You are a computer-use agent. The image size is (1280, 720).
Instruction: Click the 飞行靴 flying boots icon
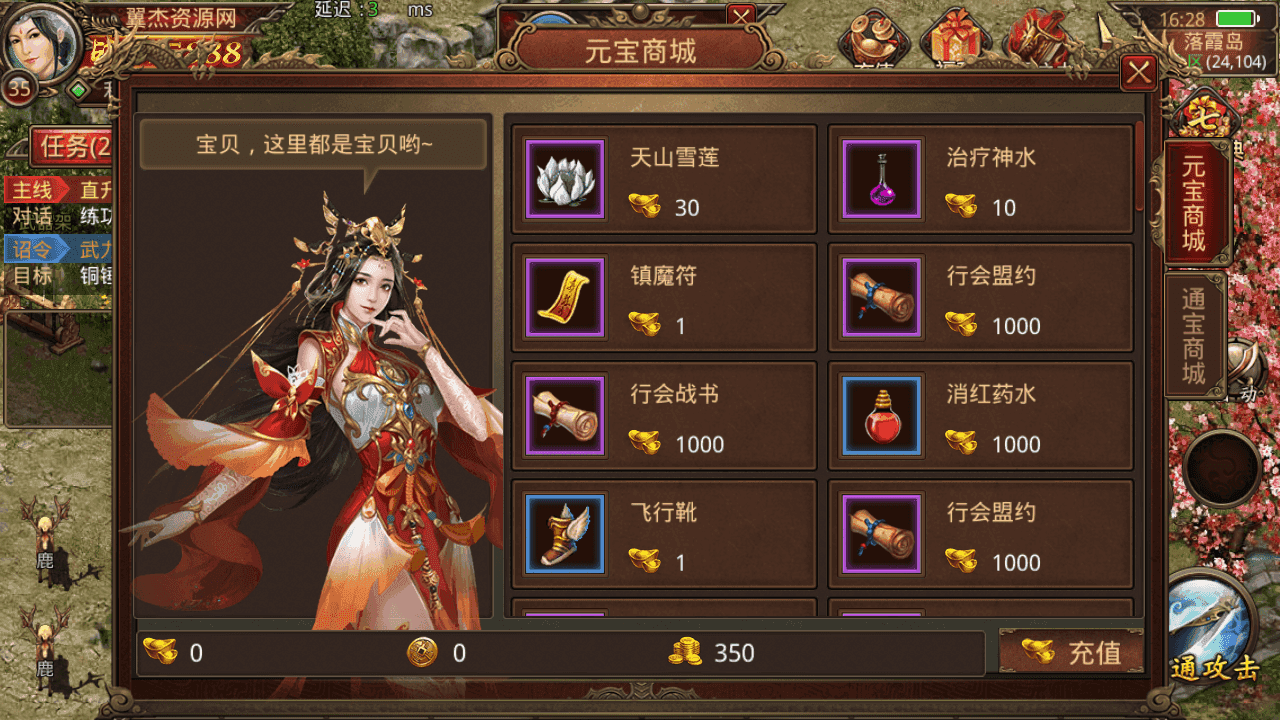click(x=564, y=533)
